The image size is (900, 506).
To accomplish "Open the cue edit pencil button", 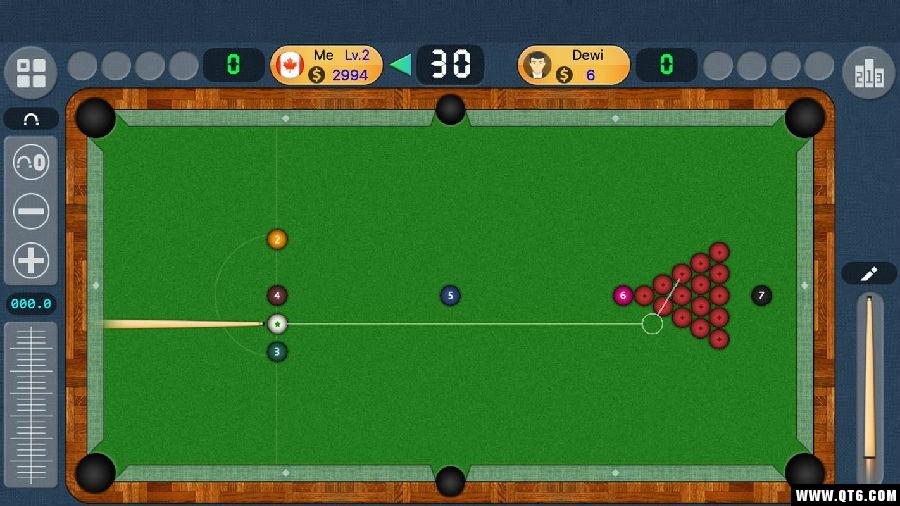I will 868,273.
